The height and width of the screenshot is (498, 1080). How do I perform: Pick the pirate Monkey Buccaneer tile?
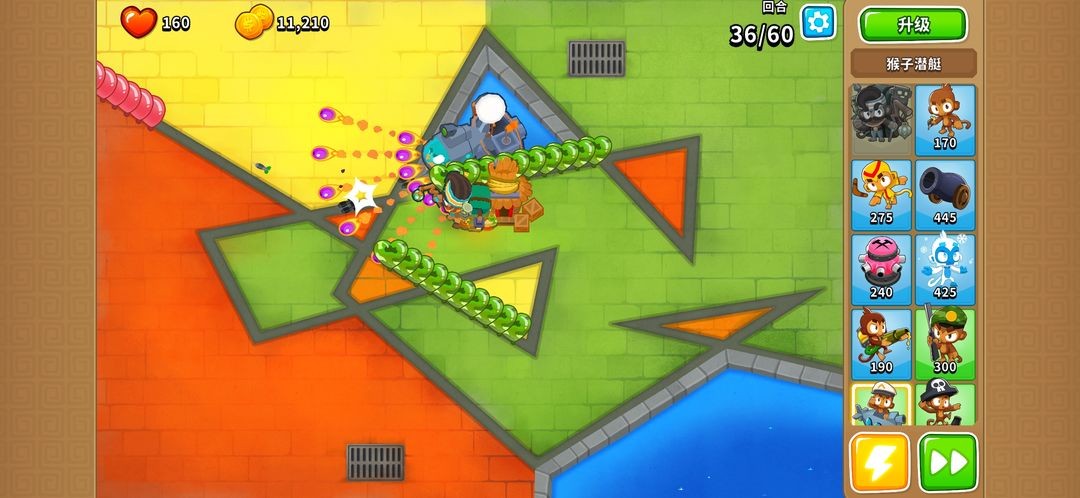click(x=944, y=405)
